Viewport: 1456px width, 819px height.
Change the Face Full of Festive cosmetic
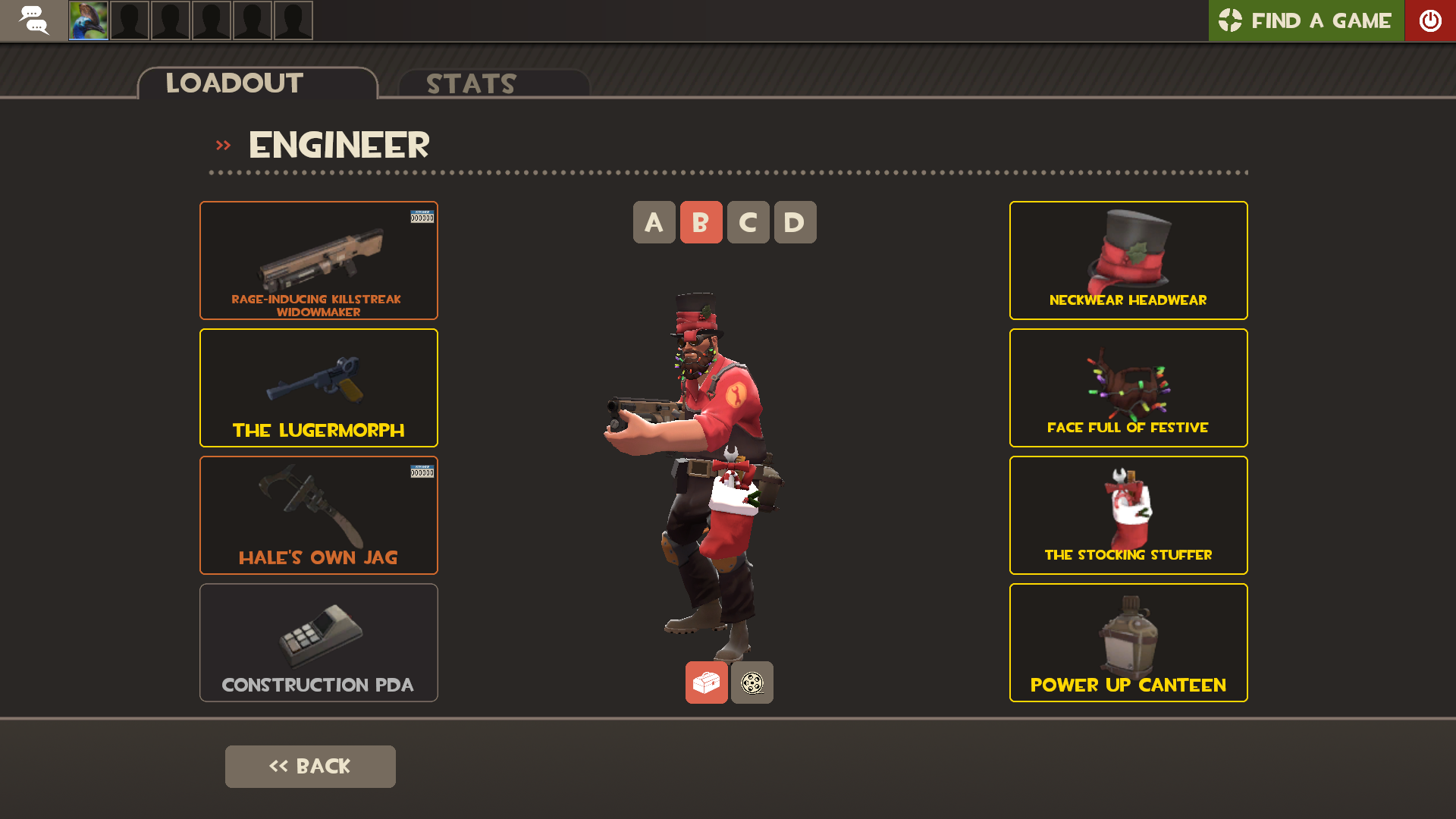1128,388
